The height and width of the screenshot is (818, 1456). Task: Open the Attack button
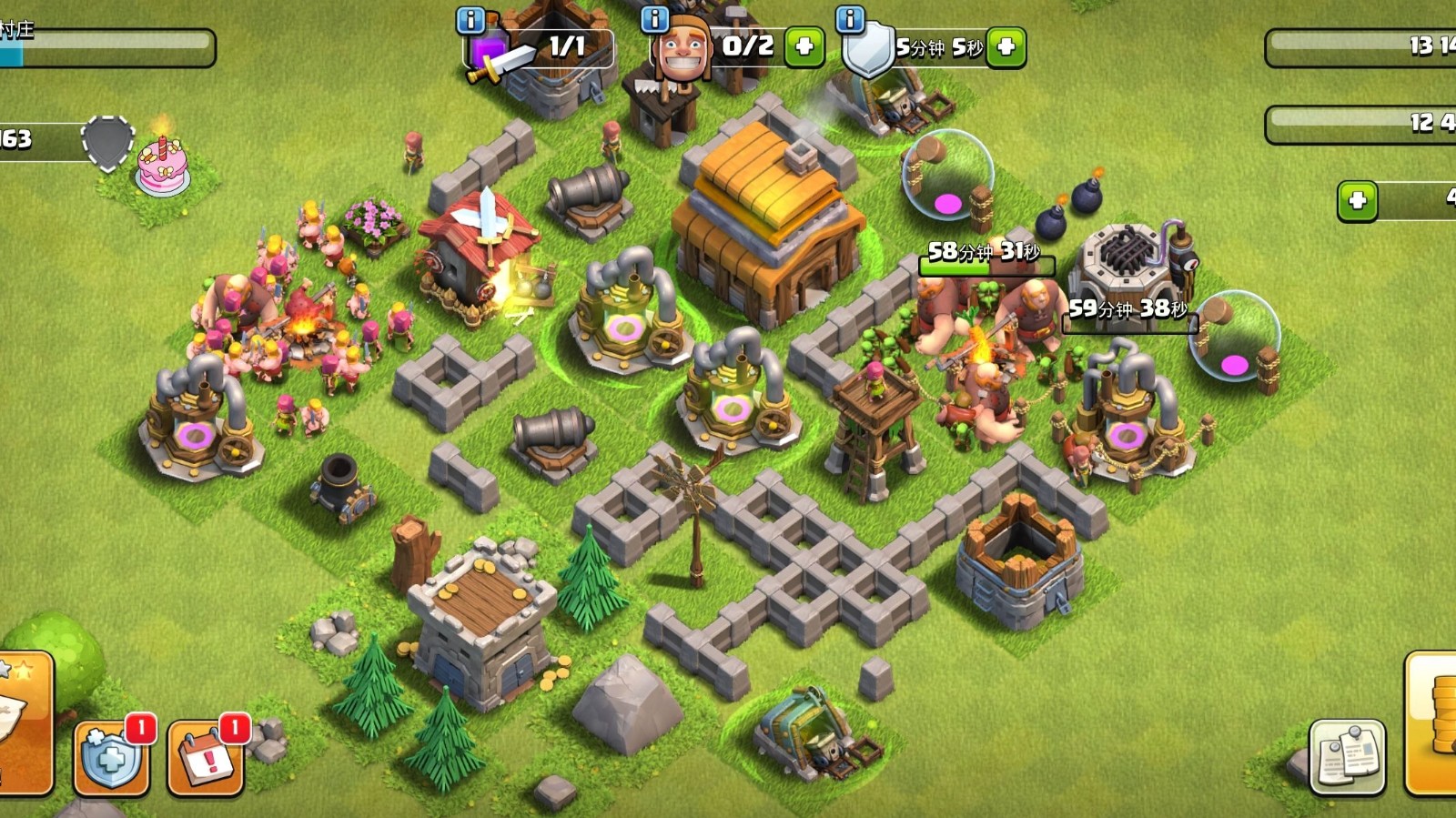(25, 723)
